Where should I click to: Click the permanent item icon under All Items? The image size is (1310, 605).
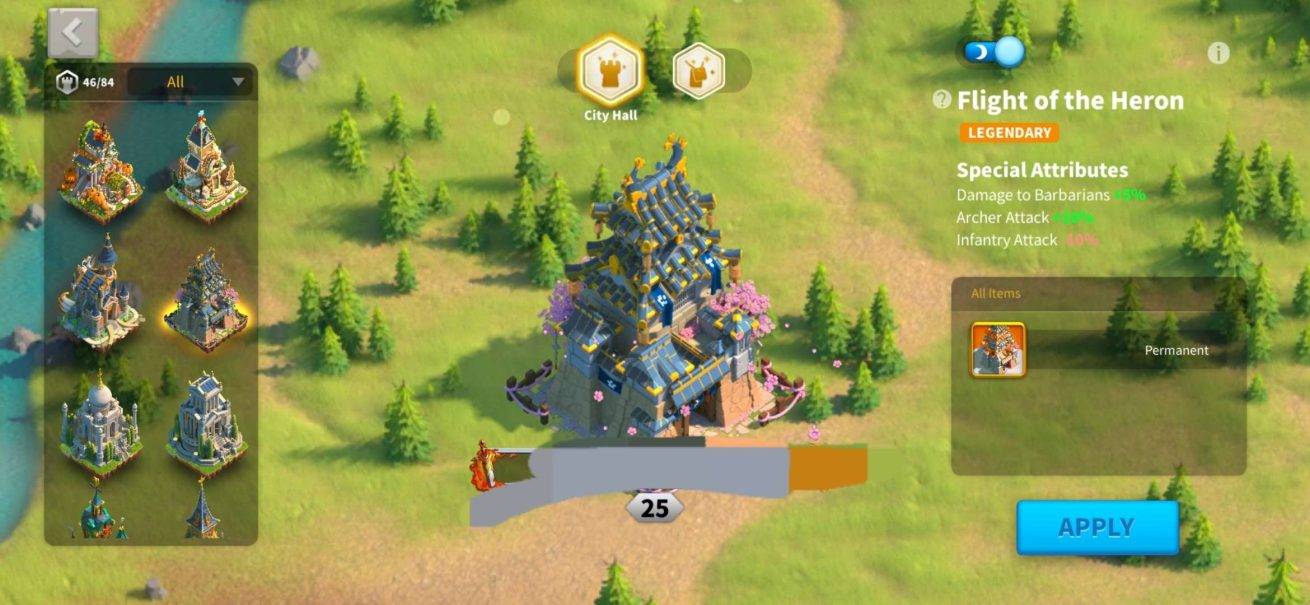[x=997, y=350]
